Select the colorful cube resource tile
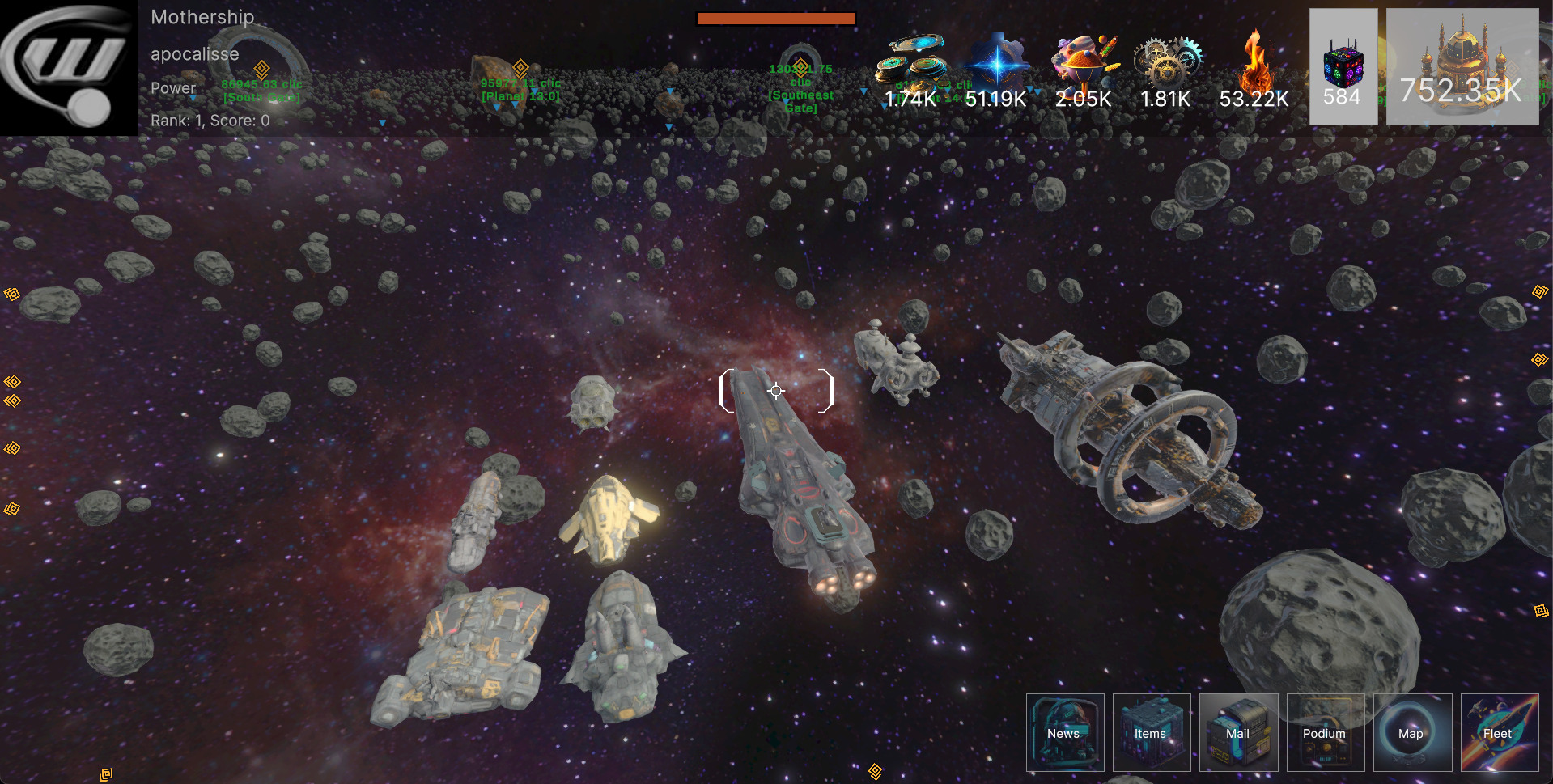Screen dimensions: 1553x784 click(1343, 66)
